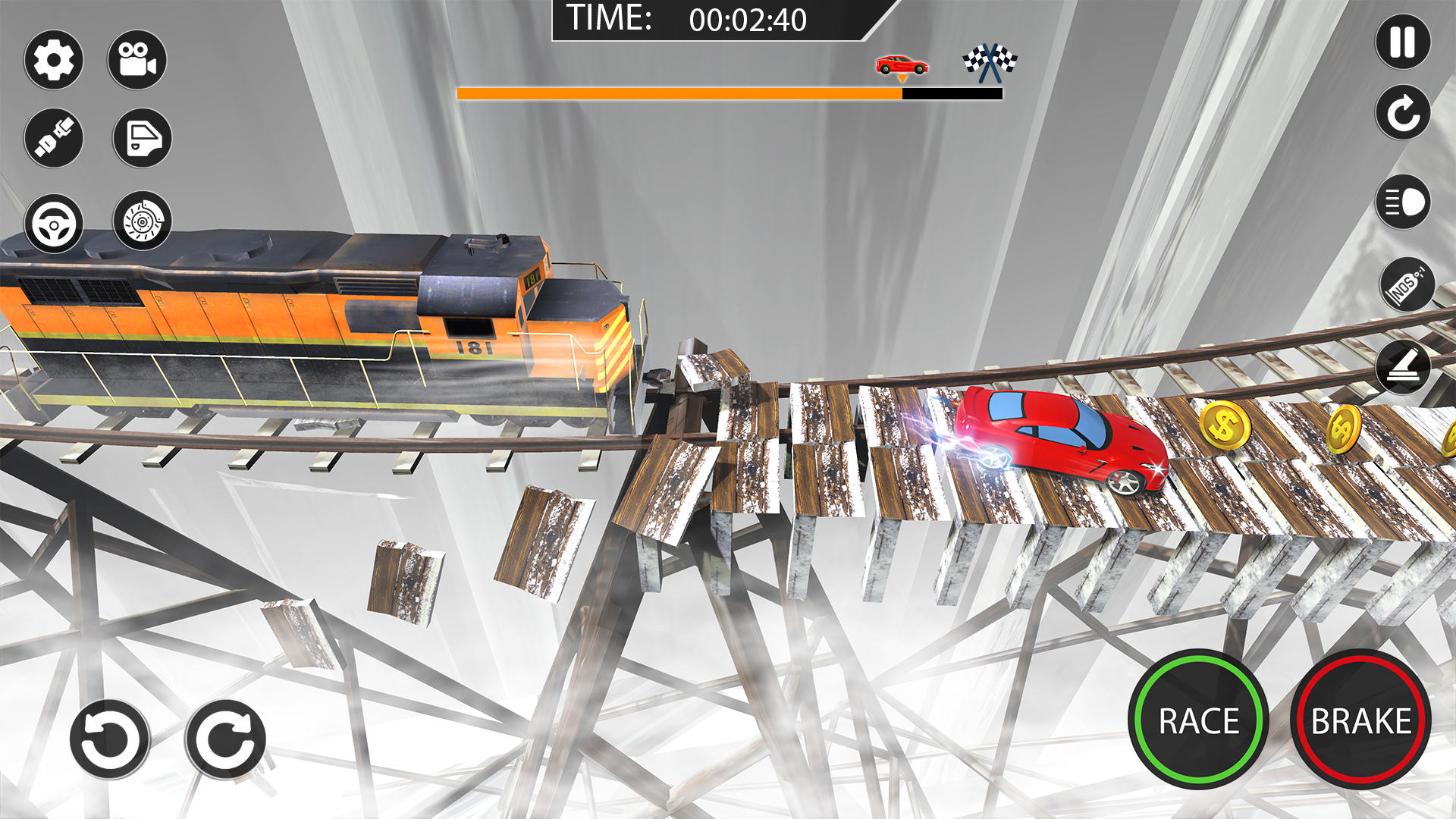Viewport: 1456px width, 819px height.
Task: Pause the game
Action: [x=1403, y=42]
